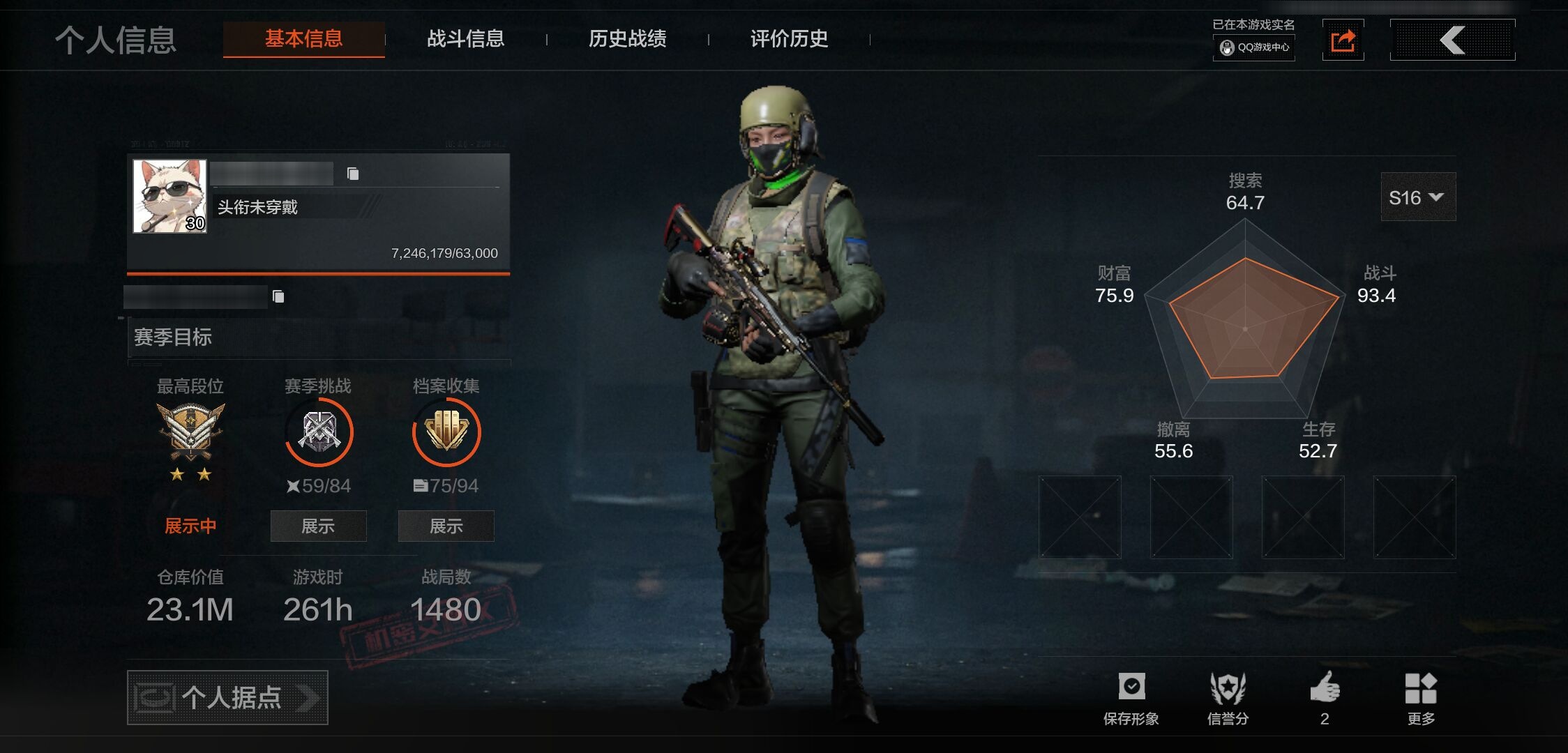Viewport: 1568px width, 753px height.
Task: Share profile with the orange arrow icon
Action: point(1343,40)
